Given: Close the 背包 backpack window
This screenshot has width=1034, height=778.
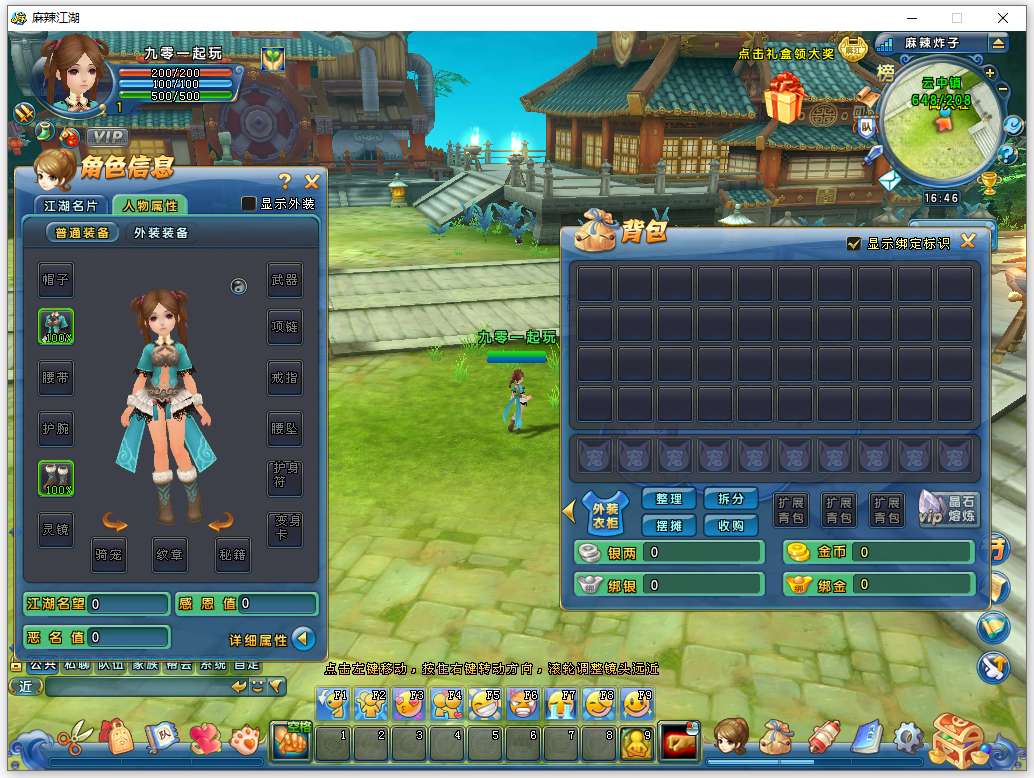Looking at the screenshot, I should pyautogui.click(x=967, y=241).
